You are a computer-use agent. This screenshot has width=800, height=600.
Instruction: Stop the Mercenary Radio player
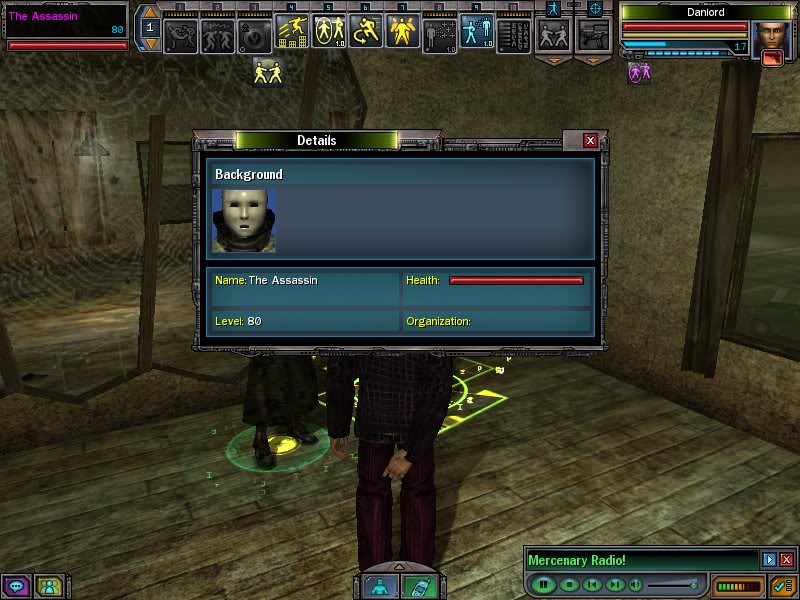tap(568, 584)
